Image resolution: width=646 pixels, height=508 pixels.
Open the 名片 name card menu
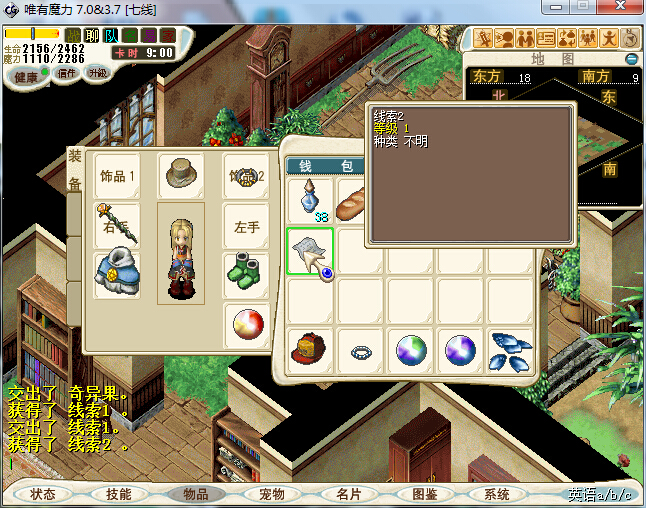[x=347, y=494]
